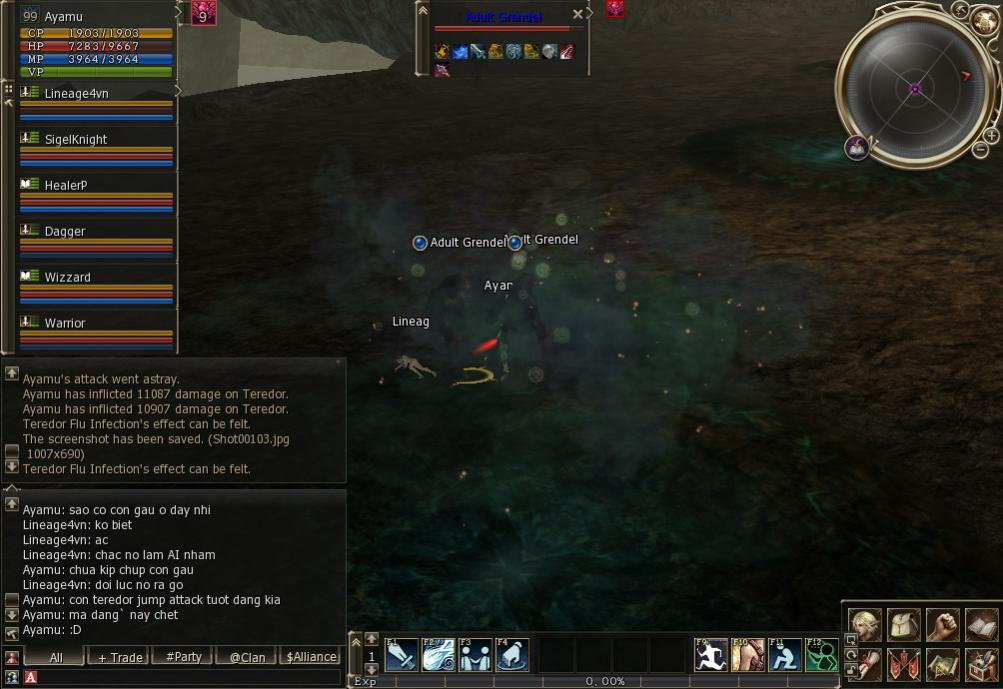Use the F1 sword attack skill
The width and height of the screenshot is (1003, 689).
pos(402,655)
